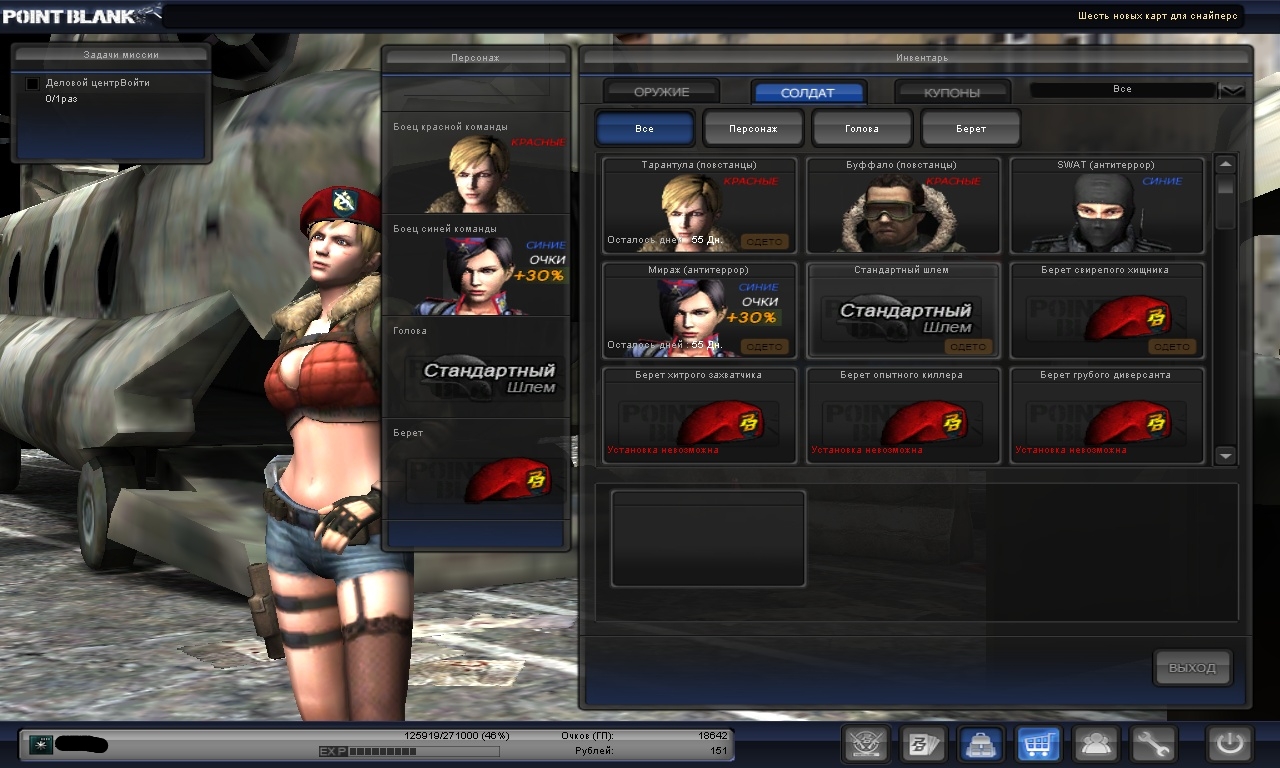The height and width of the screenshot is (768, 1280).
Task: Click the ВЫХОД button
Action: coord(1192,667)
